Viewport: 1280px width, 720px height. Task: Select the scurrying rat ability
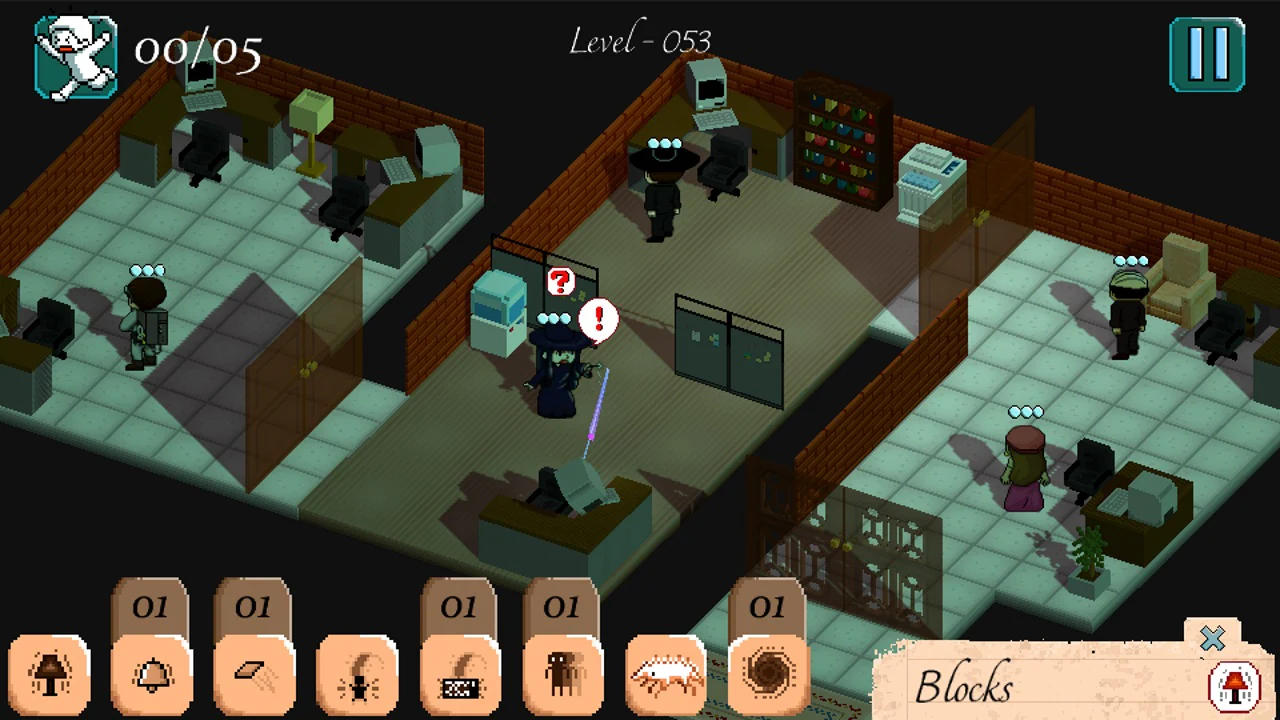(x=666, y=675)
